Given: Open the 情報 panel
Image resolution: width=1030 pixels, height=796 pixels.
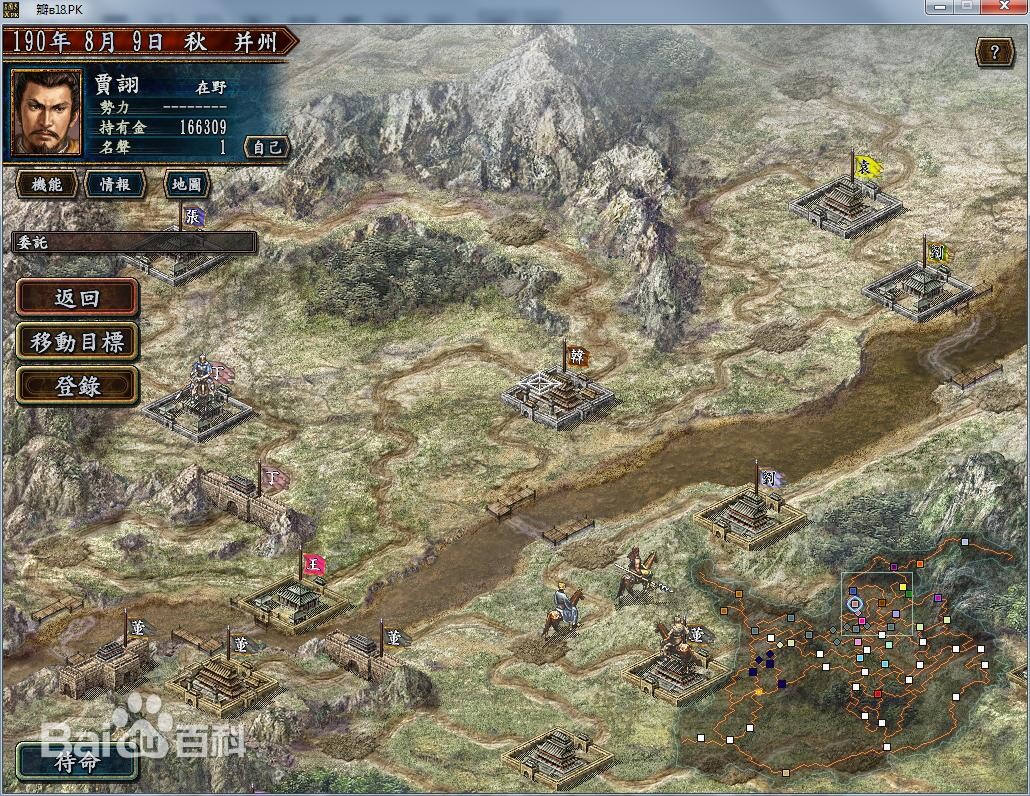Looking at the screenshot, I should click(x=115, y=184).
